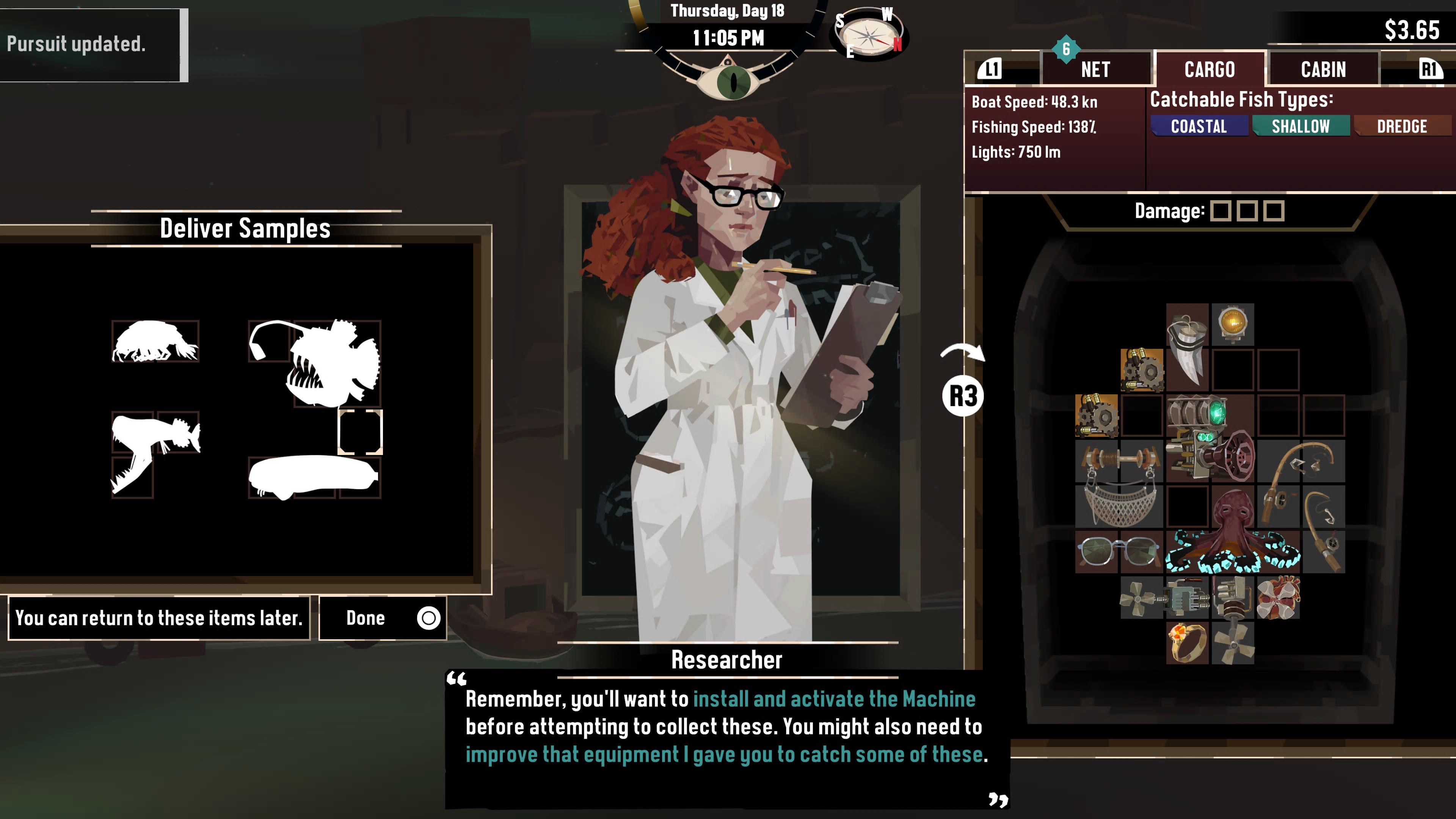The image size is (1456, 819).
Task: Switch to the CABIN tab
Action: (1323, 69)
